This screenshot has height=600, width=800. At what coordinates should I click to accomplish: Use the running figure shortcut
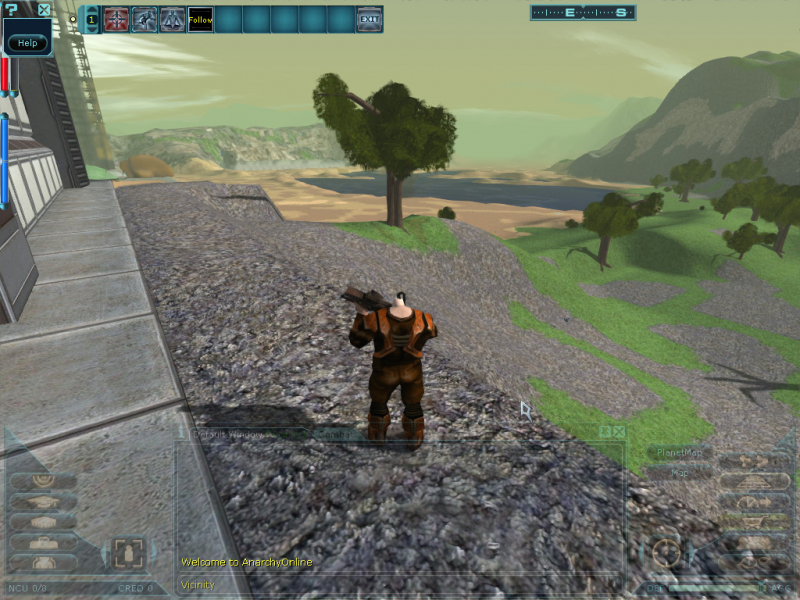tap(144, 19)
